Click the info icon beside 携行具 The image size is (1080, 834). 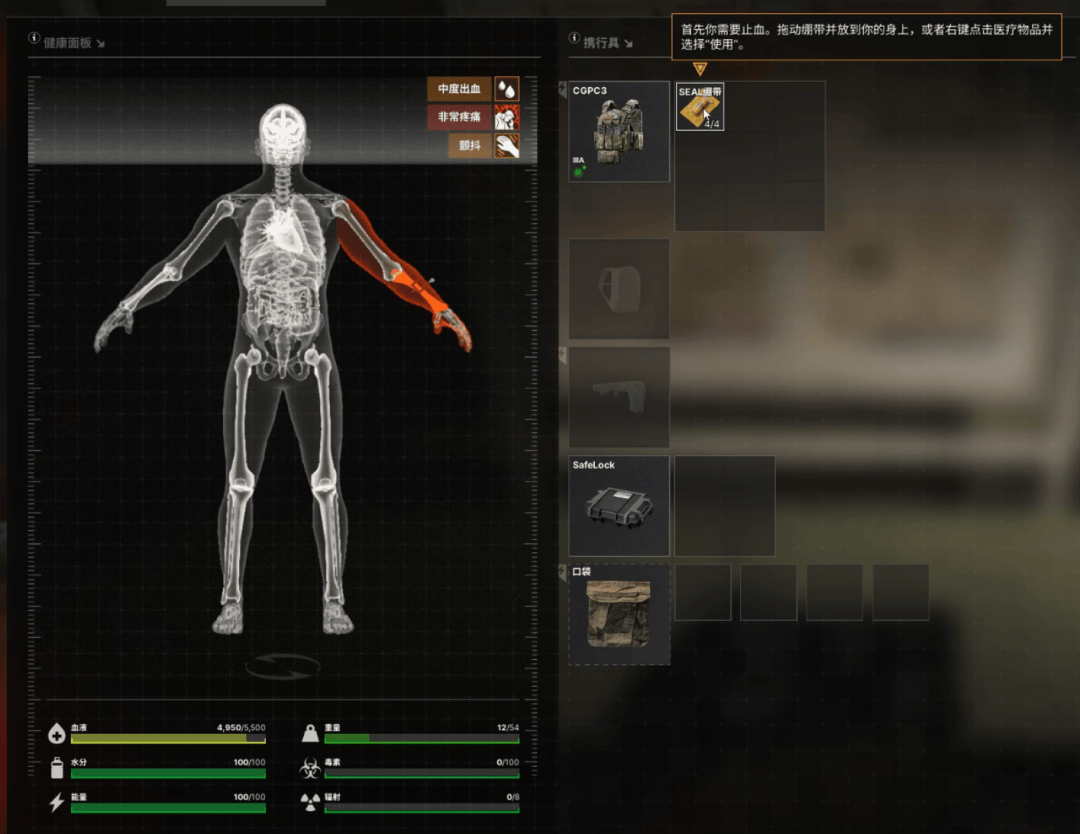click(x=574, y=38)
